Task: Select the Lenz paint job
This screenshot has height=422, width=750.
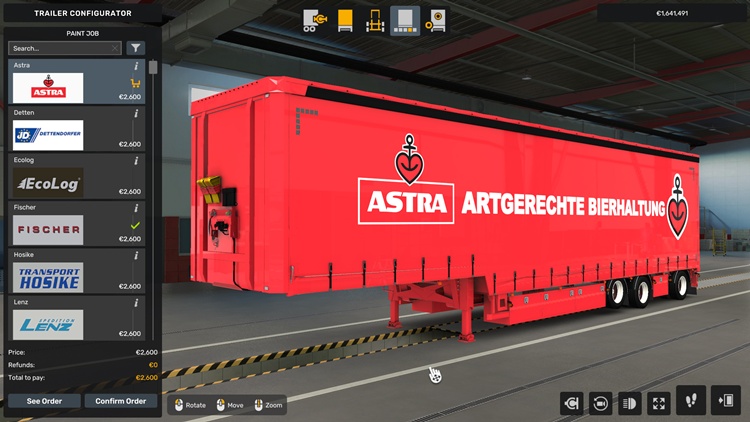Action: pyautogui.click(x=48, y=325)
